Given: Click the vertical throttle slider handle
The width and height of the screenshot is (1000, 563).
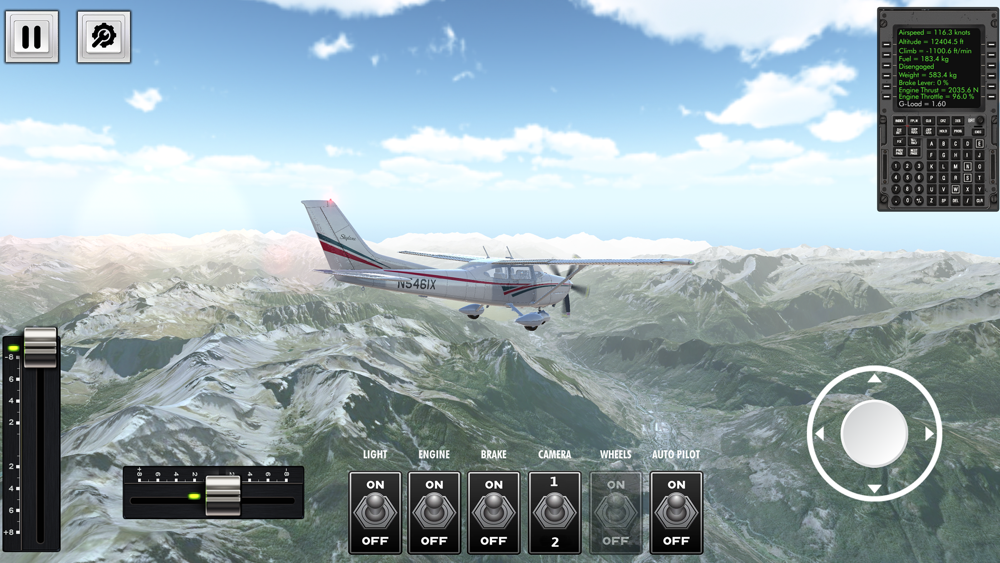Looking at the screenshot, I should [40, 347].
